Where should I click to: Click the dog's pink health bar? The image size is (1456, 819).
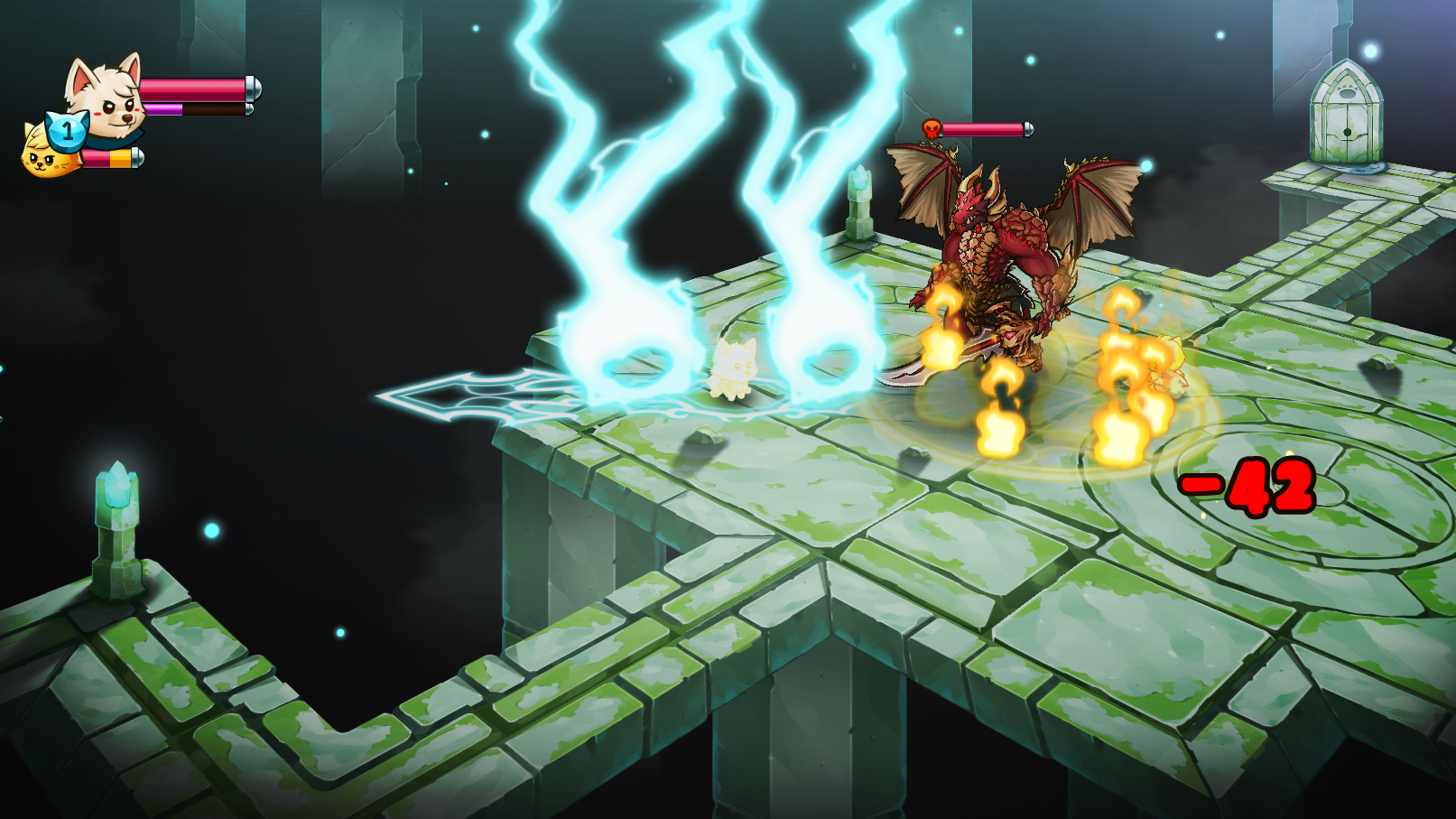click(x=192, y=87)
